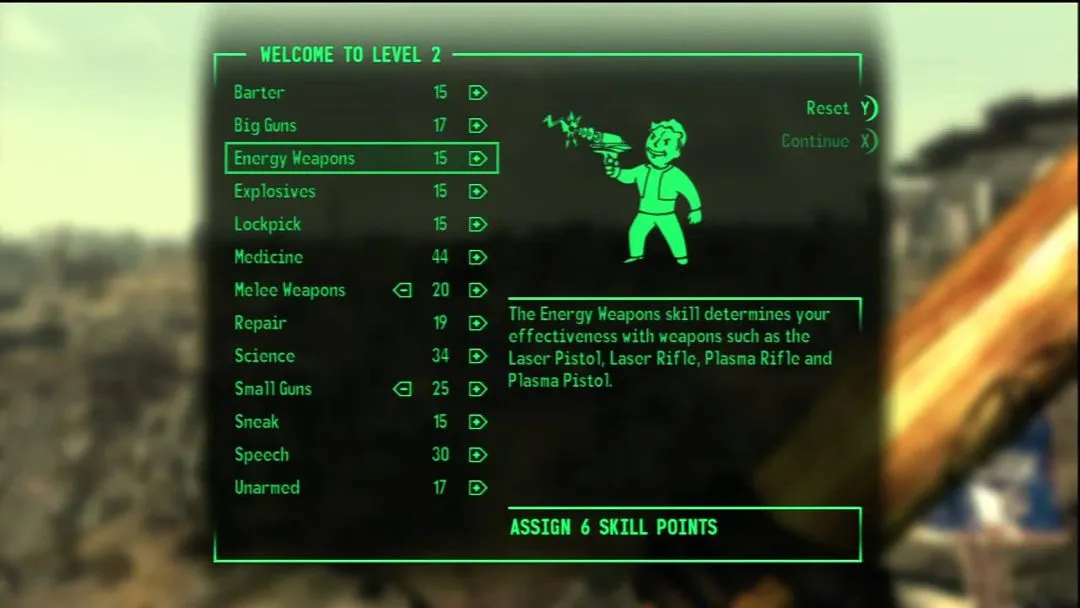Raise Speech using its right arrow
This screenshot has width=1080, height=608.
(x=478, y=455)
